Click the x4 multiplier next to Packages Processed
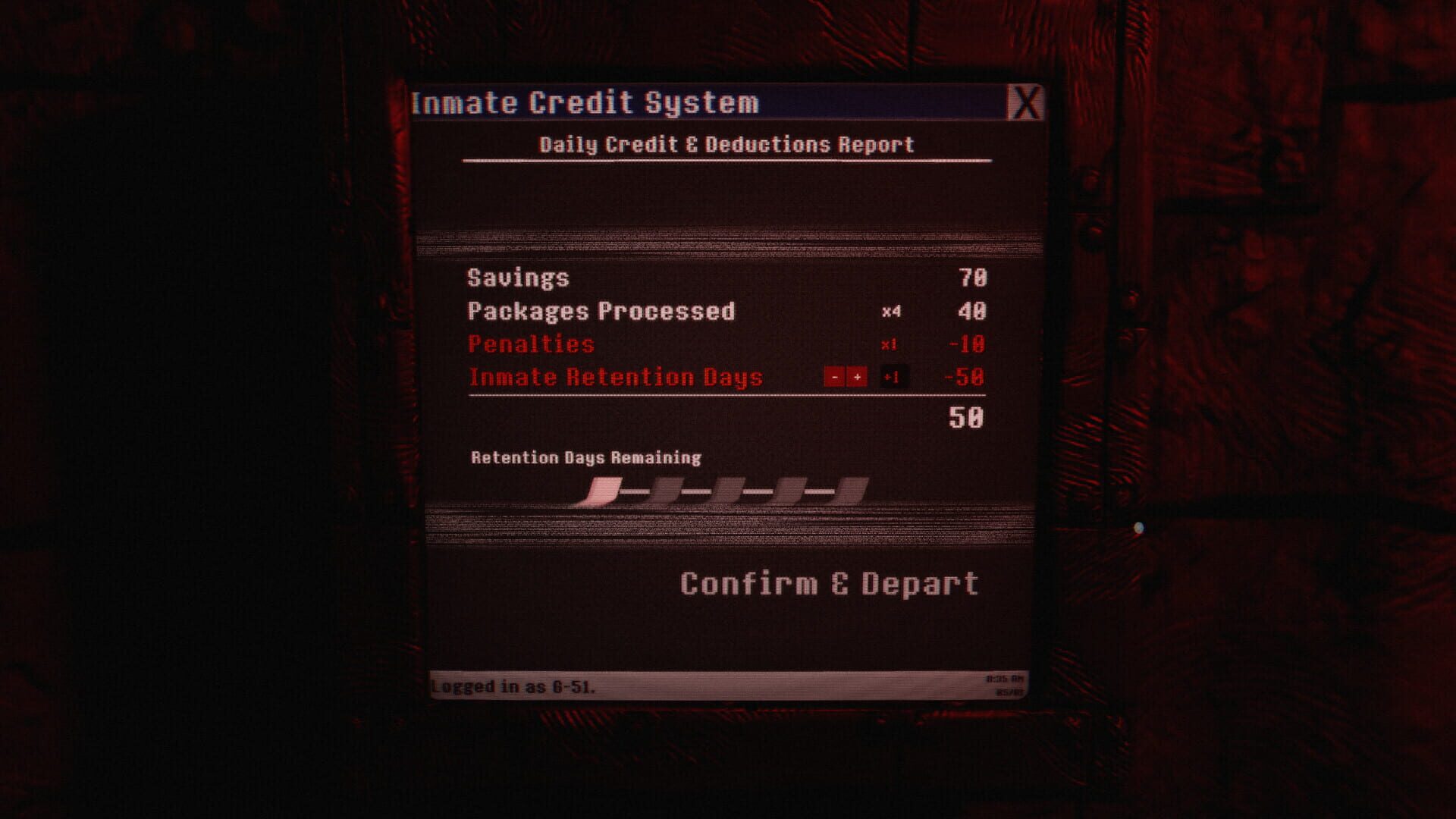 pos(893,312)
